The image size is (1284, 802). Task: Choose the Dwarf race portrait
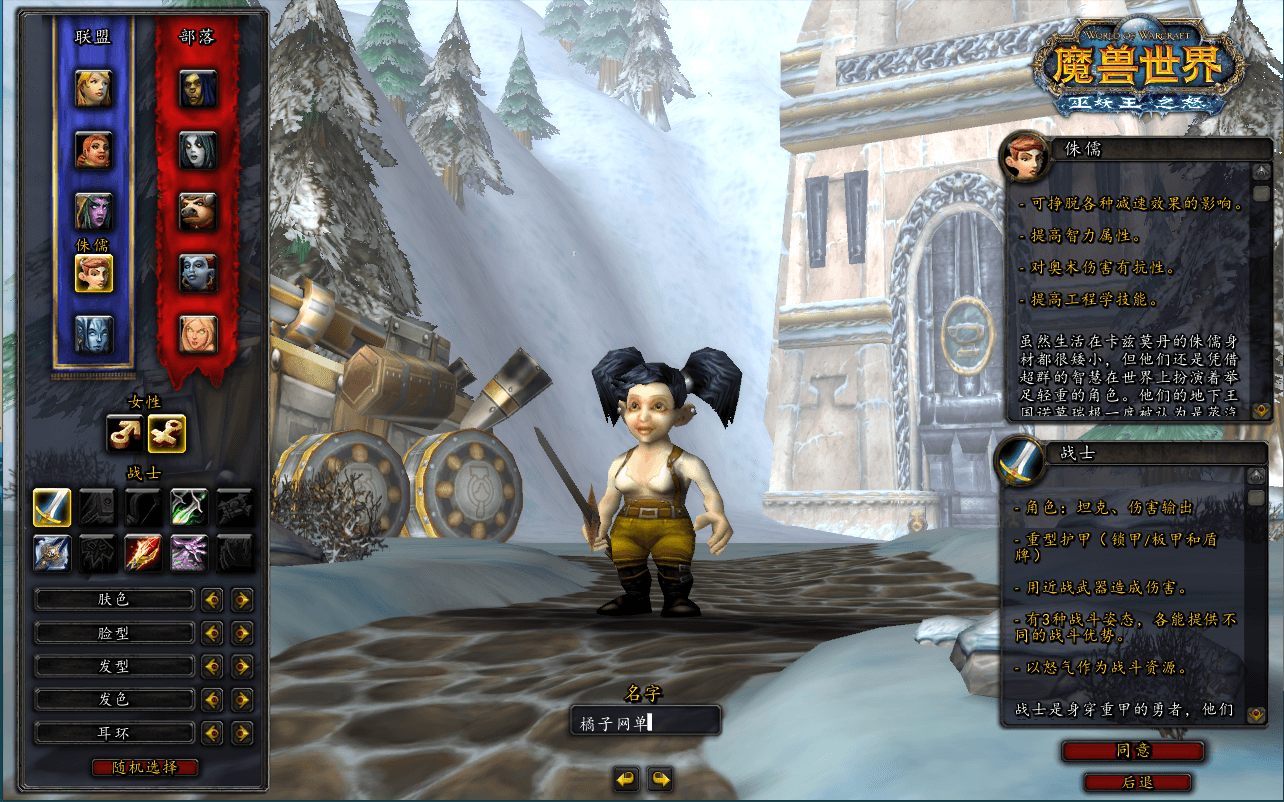(93, 150)
